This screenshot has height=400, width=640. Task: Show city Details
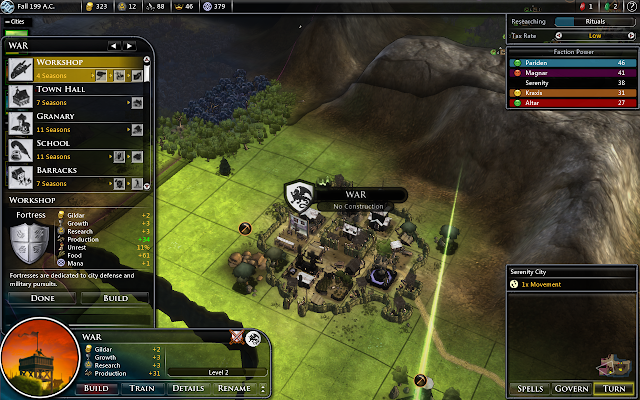tap(187, 388)
